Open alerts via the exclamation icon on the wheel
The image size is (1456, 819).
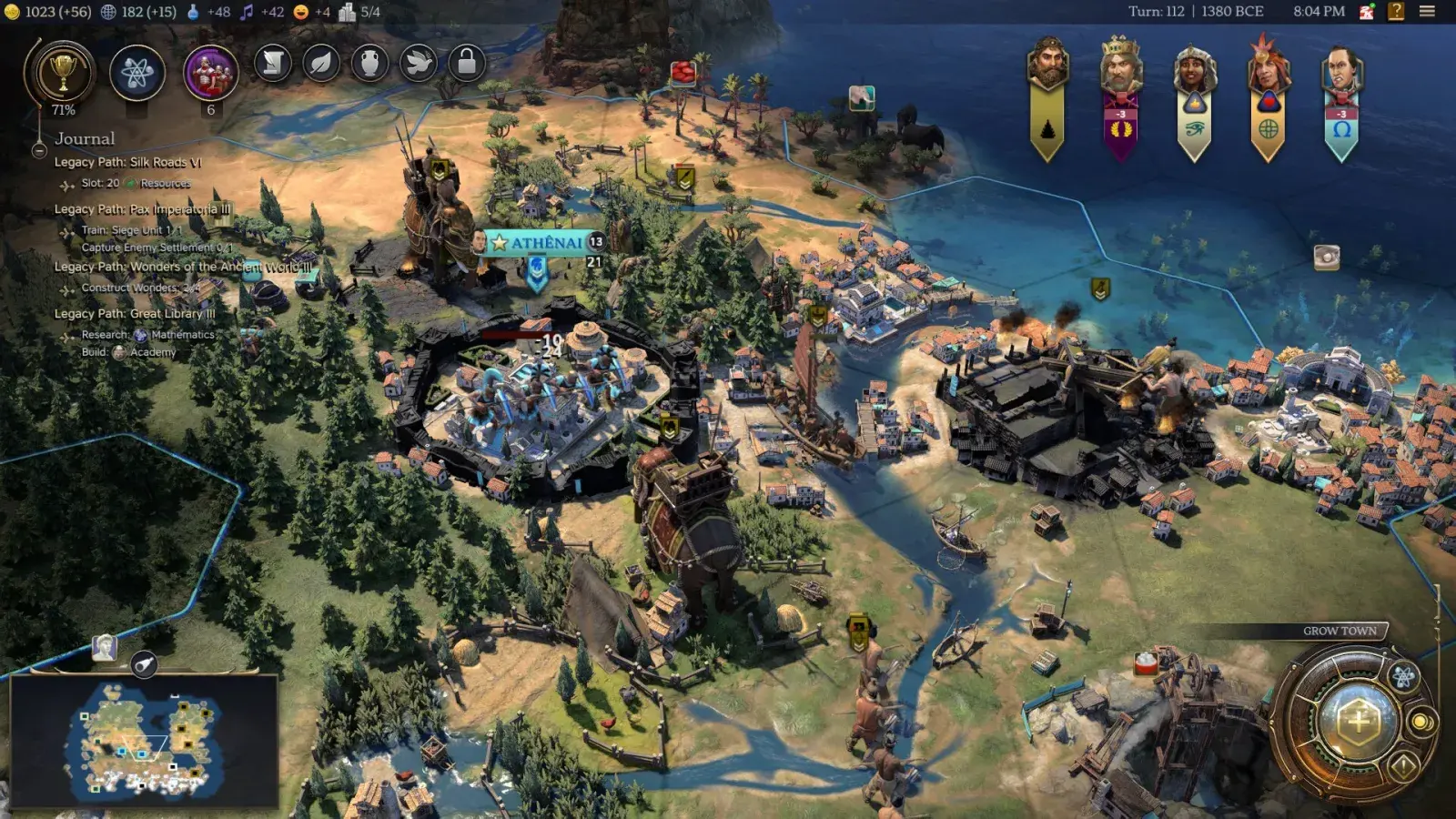[1402, 765]
